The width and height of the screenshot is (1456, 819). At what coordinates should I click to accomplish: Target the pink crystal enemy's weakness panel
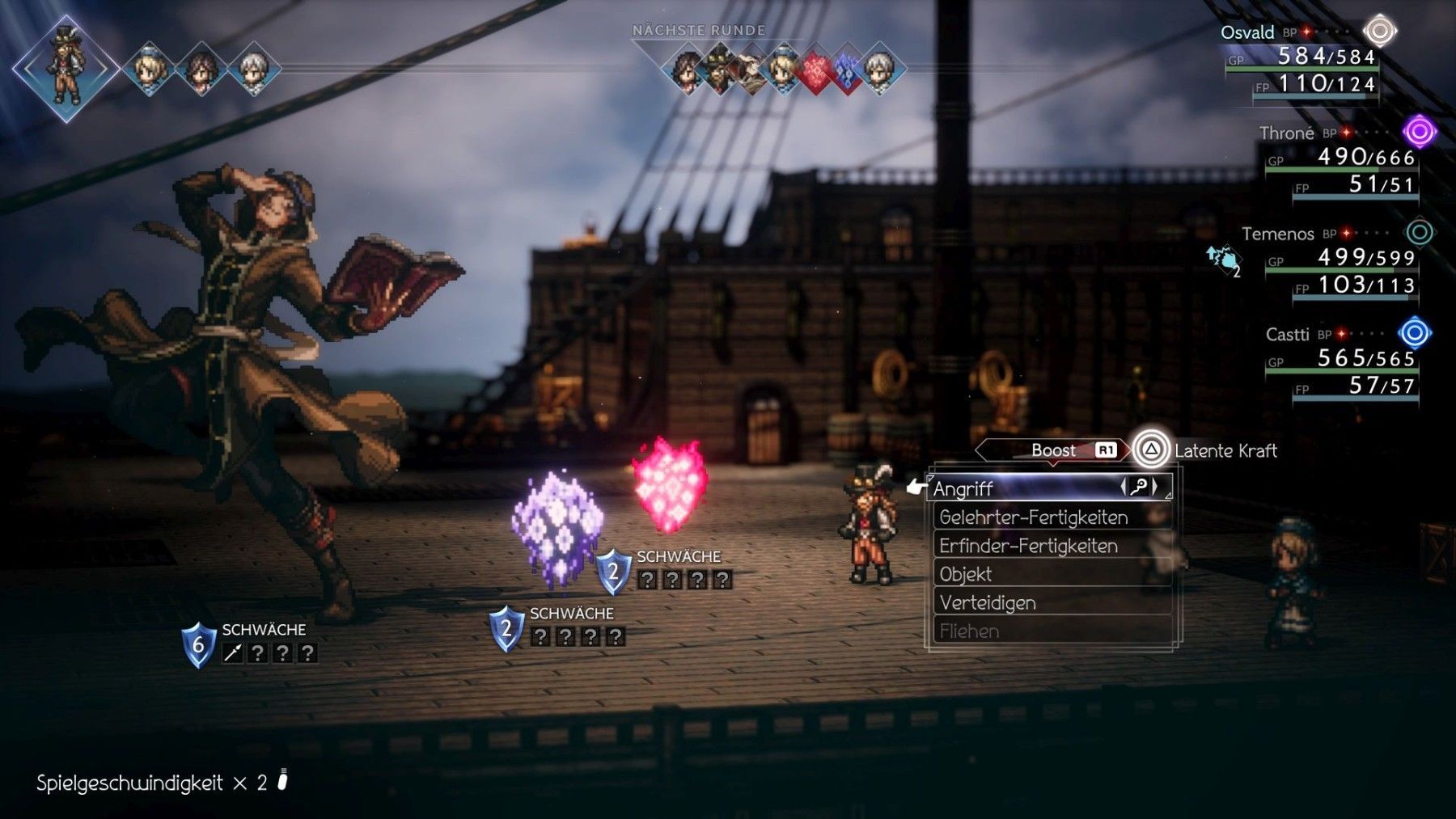coord(665,571)
